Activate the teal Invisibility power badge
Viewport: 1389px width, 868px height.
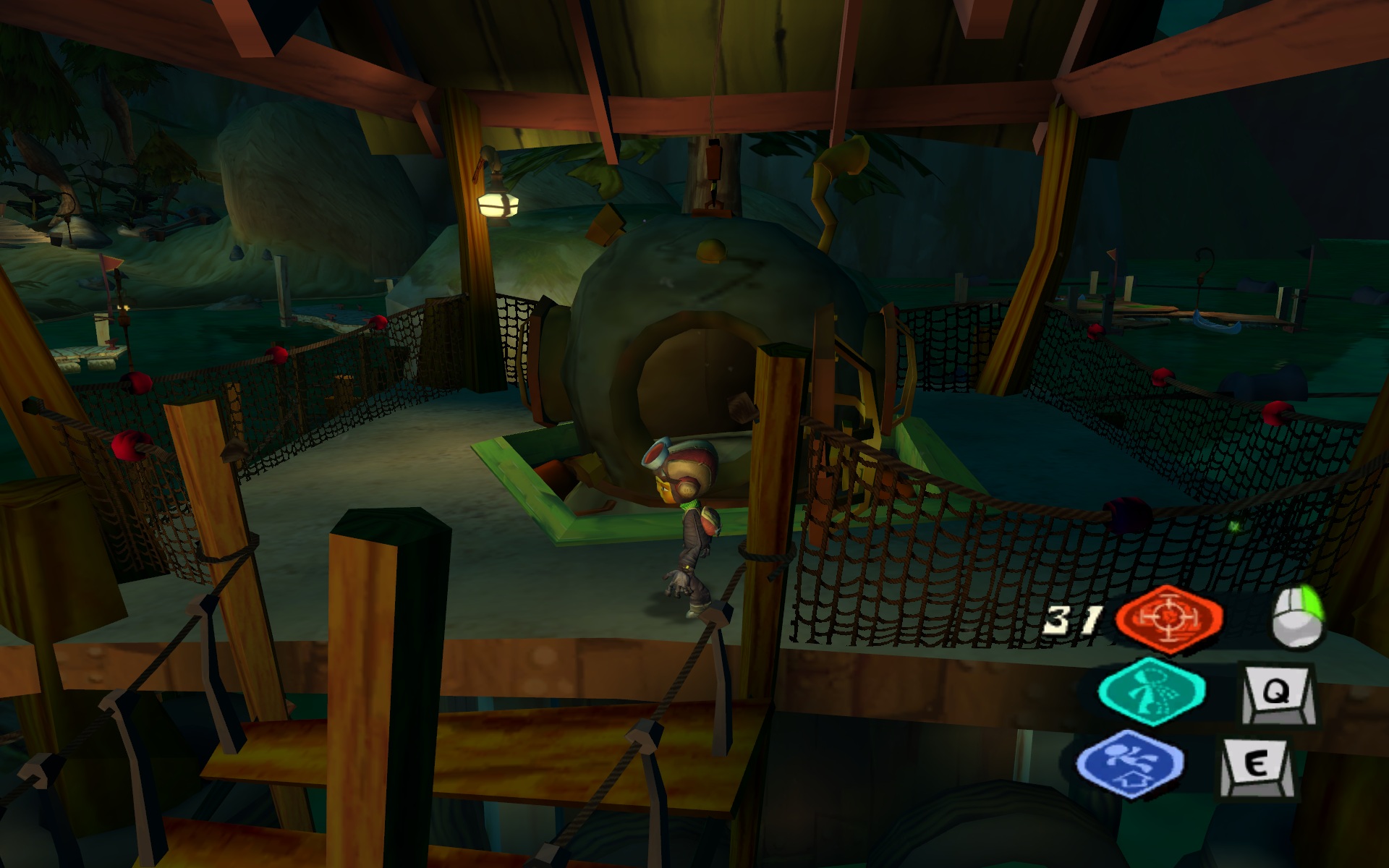point(1151,691)
